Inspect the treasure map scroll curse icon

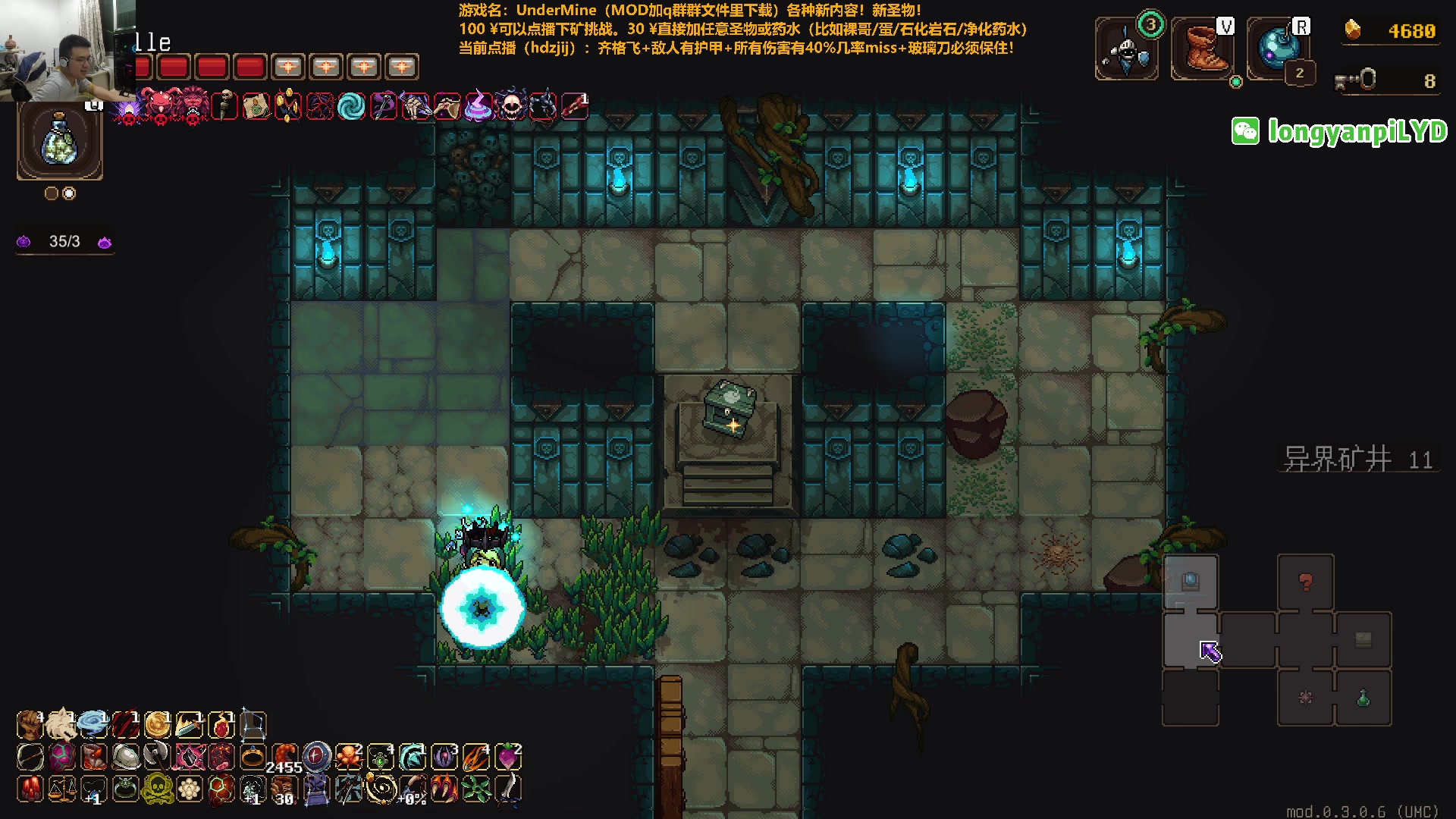256,106
